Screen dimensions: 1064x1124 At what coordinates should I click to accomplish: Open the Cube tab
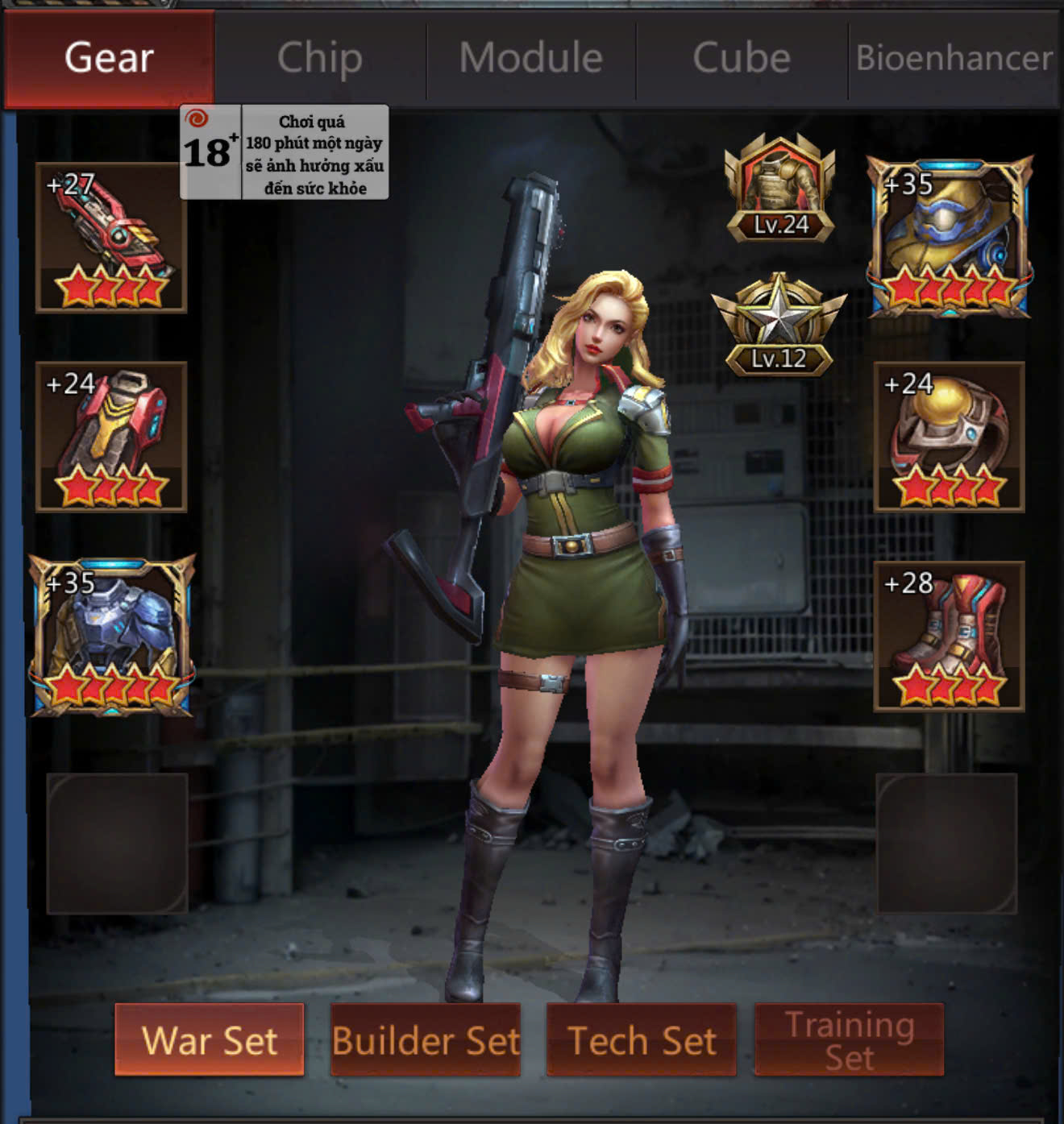tap(742, 59)
